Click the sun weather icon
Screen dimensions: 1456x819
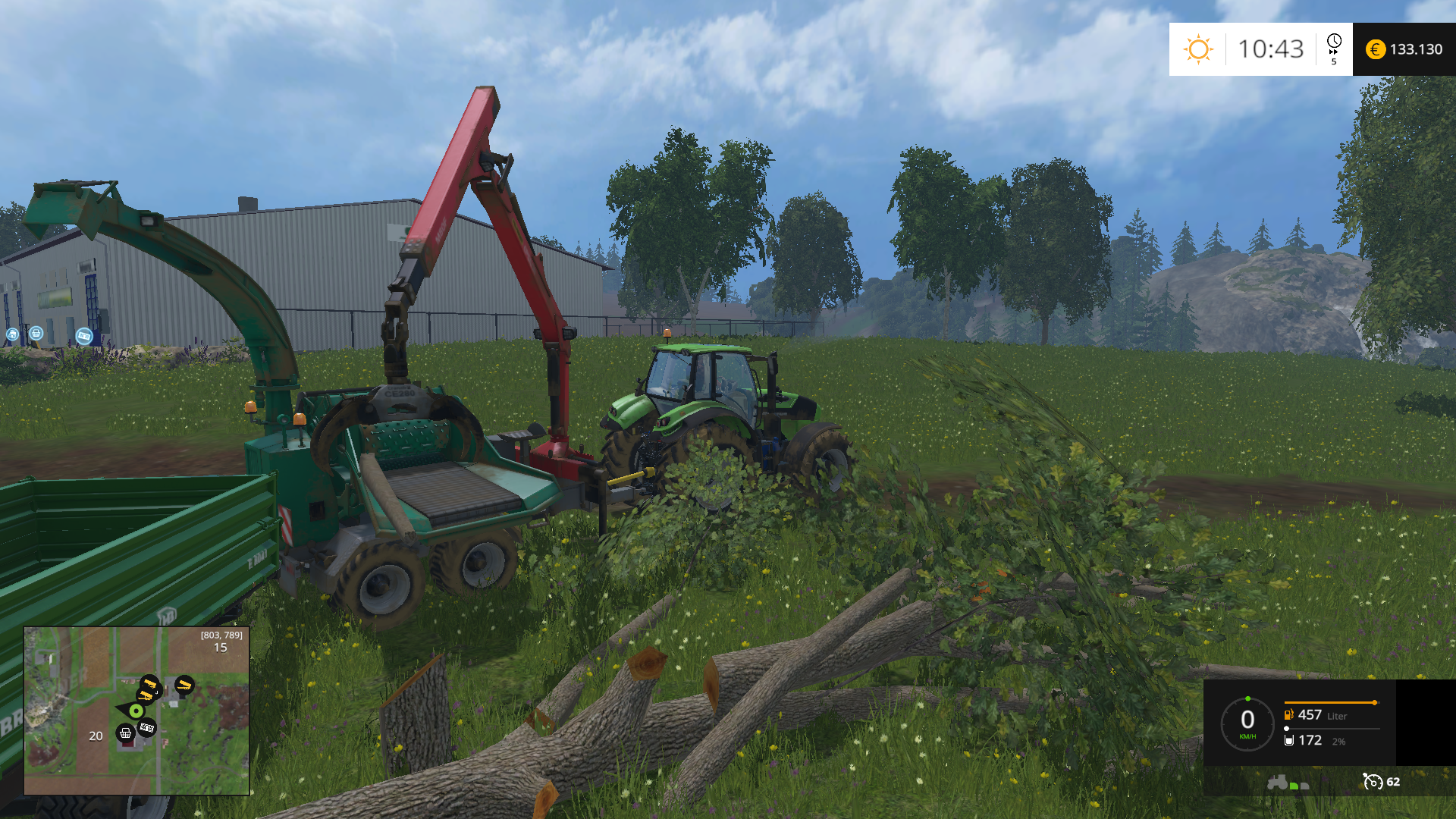(x=1198, y=49)
